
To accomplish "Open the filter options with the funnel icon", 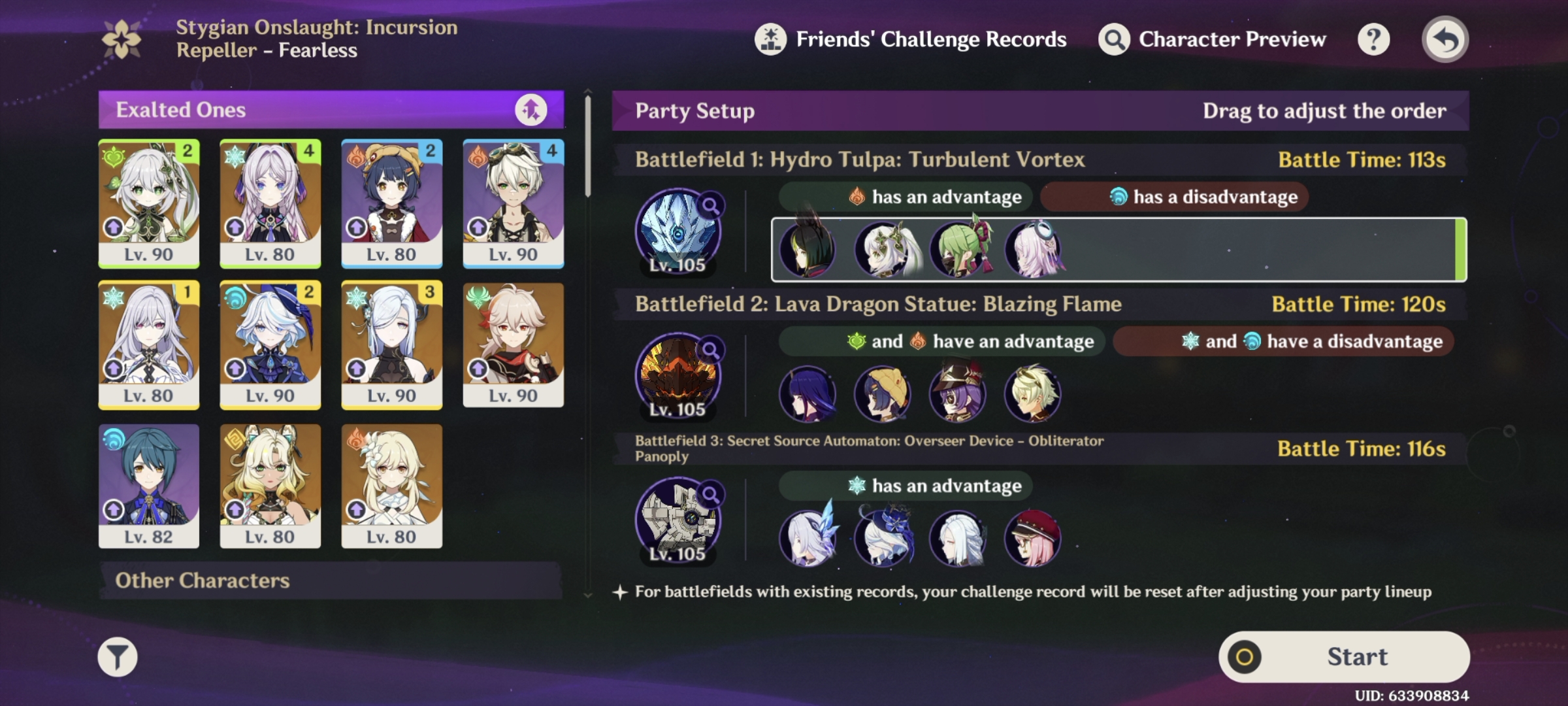I will point(119,656).
